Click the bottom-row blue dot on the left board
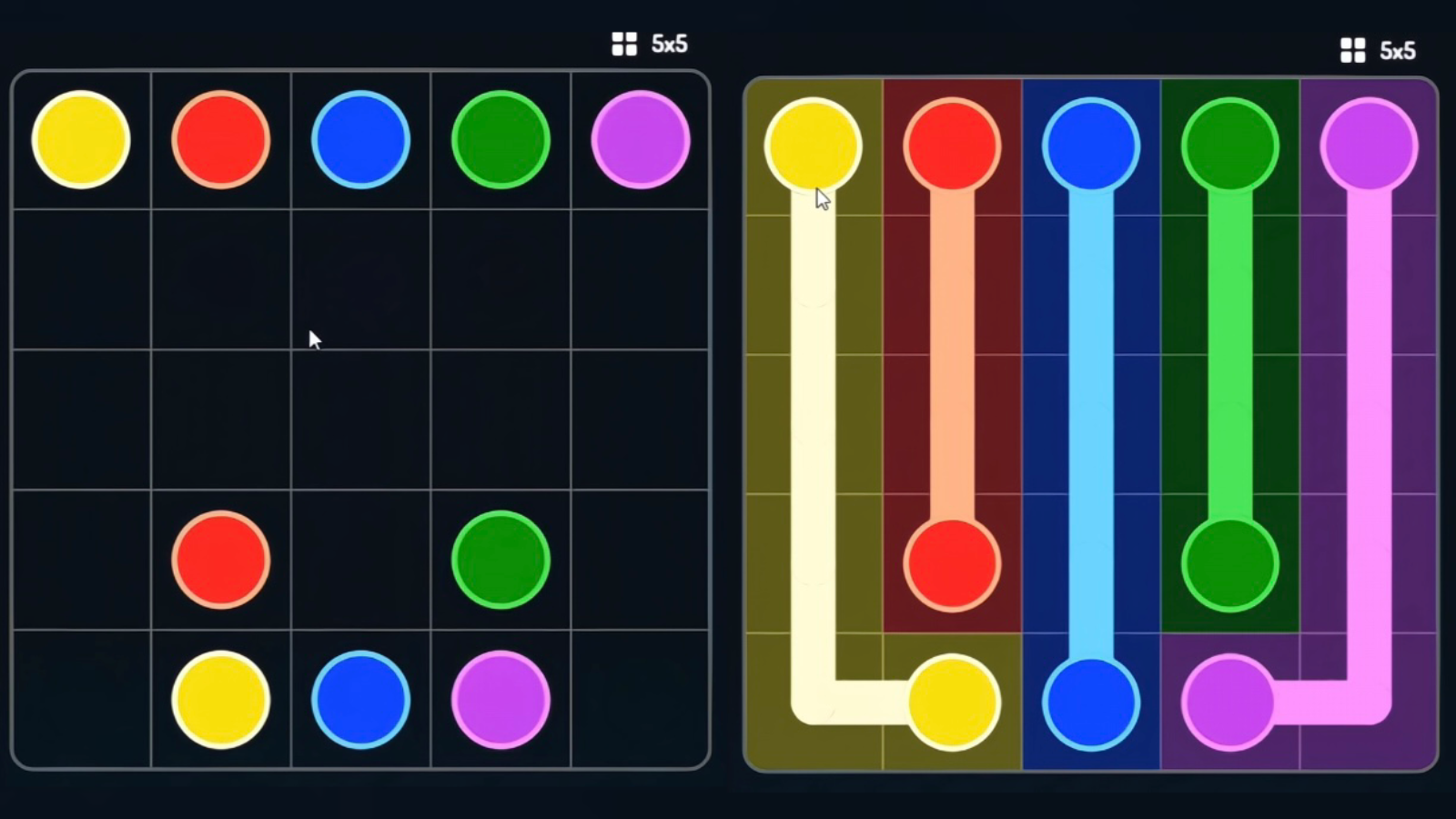 pyautogui.click(x=359, y=700)
